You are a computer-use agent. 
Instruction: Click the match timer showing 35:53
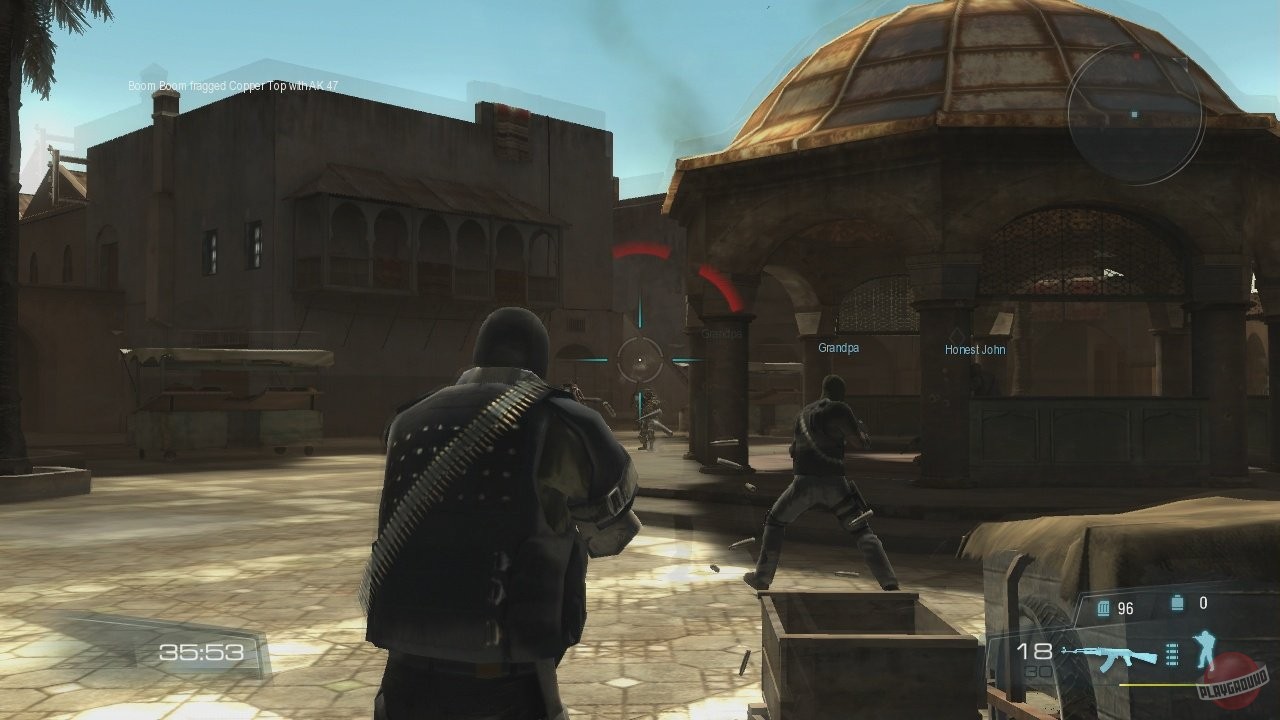(200, 650)
